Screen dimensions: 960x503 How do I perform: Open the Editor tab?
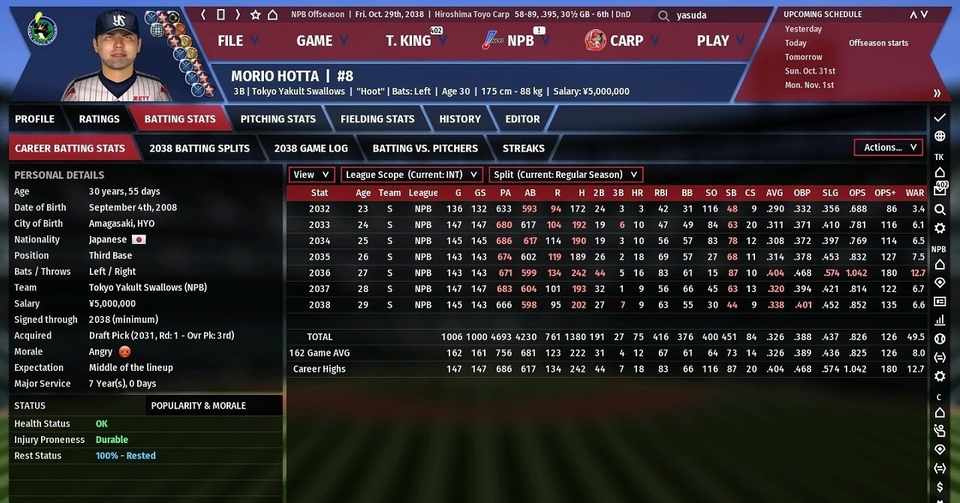pos(522,119)
